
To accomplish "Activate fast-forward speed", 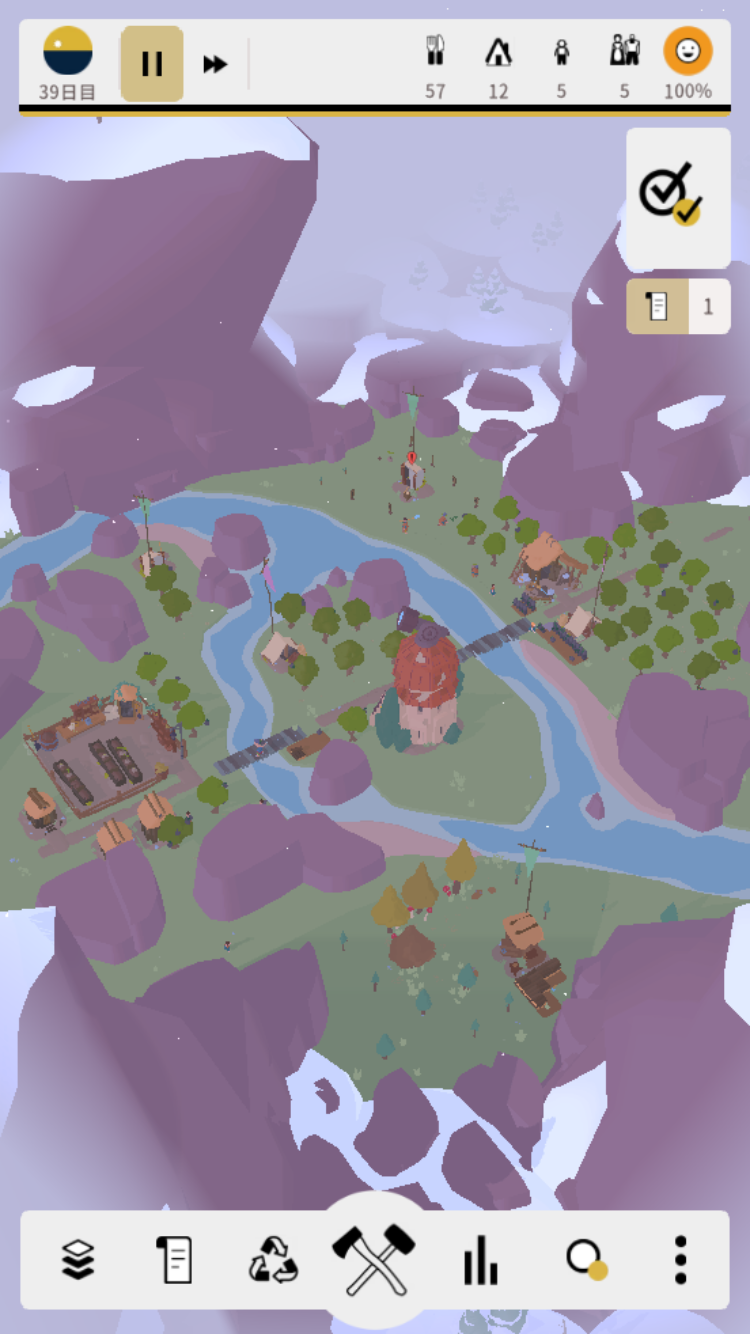I will point(215,64).
